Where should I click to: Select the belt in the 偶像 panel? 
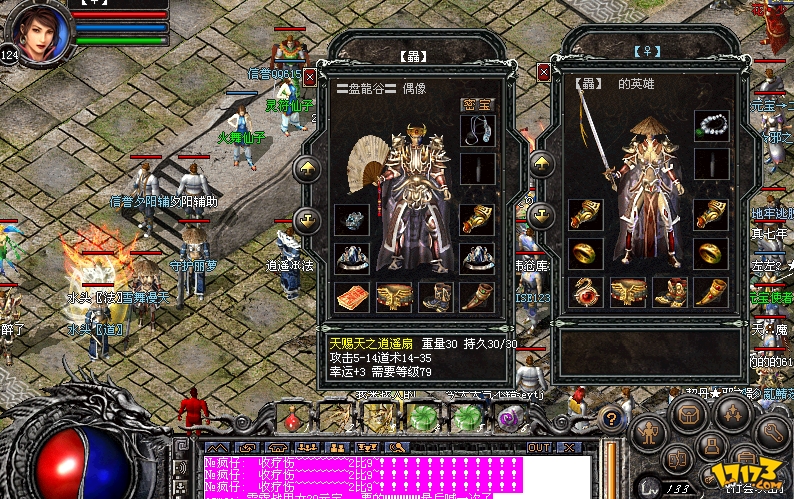pyautogui.click(x=394, y=295)
